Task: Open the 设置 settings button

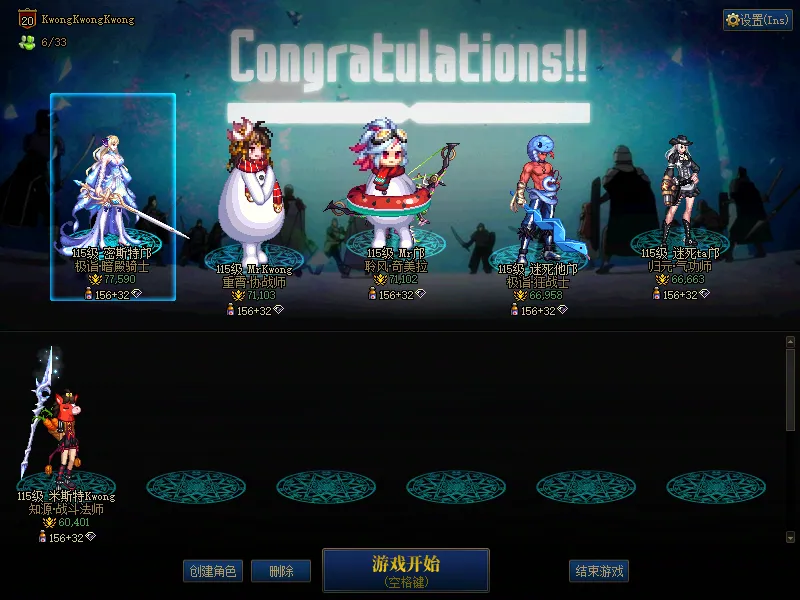Action: point(756,20)
